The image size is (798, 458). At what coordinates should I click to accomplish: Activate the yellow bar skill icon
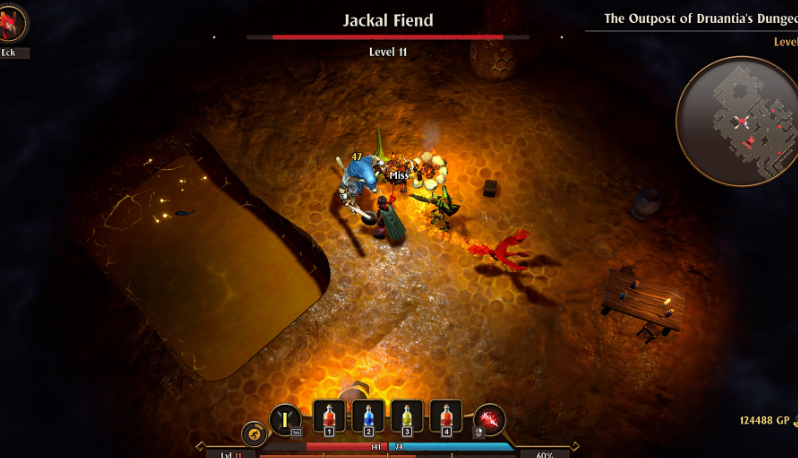[286, 419]
